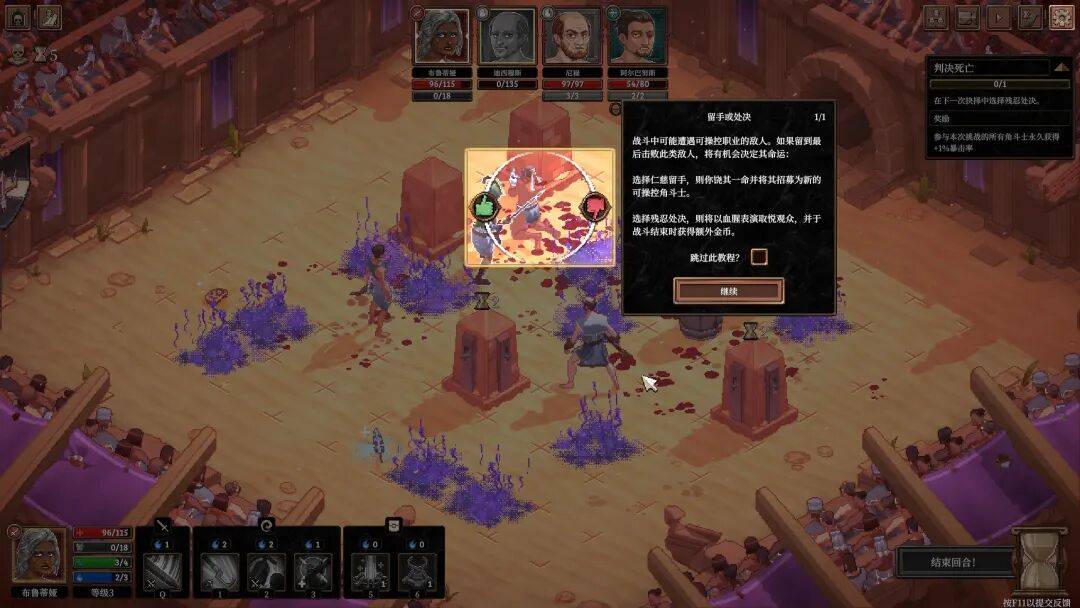The height and width of the screenshot is (608, 1080).
Task: Tick the 跳过此教程 skip tutorial checkbox
Action: (759, 257)
